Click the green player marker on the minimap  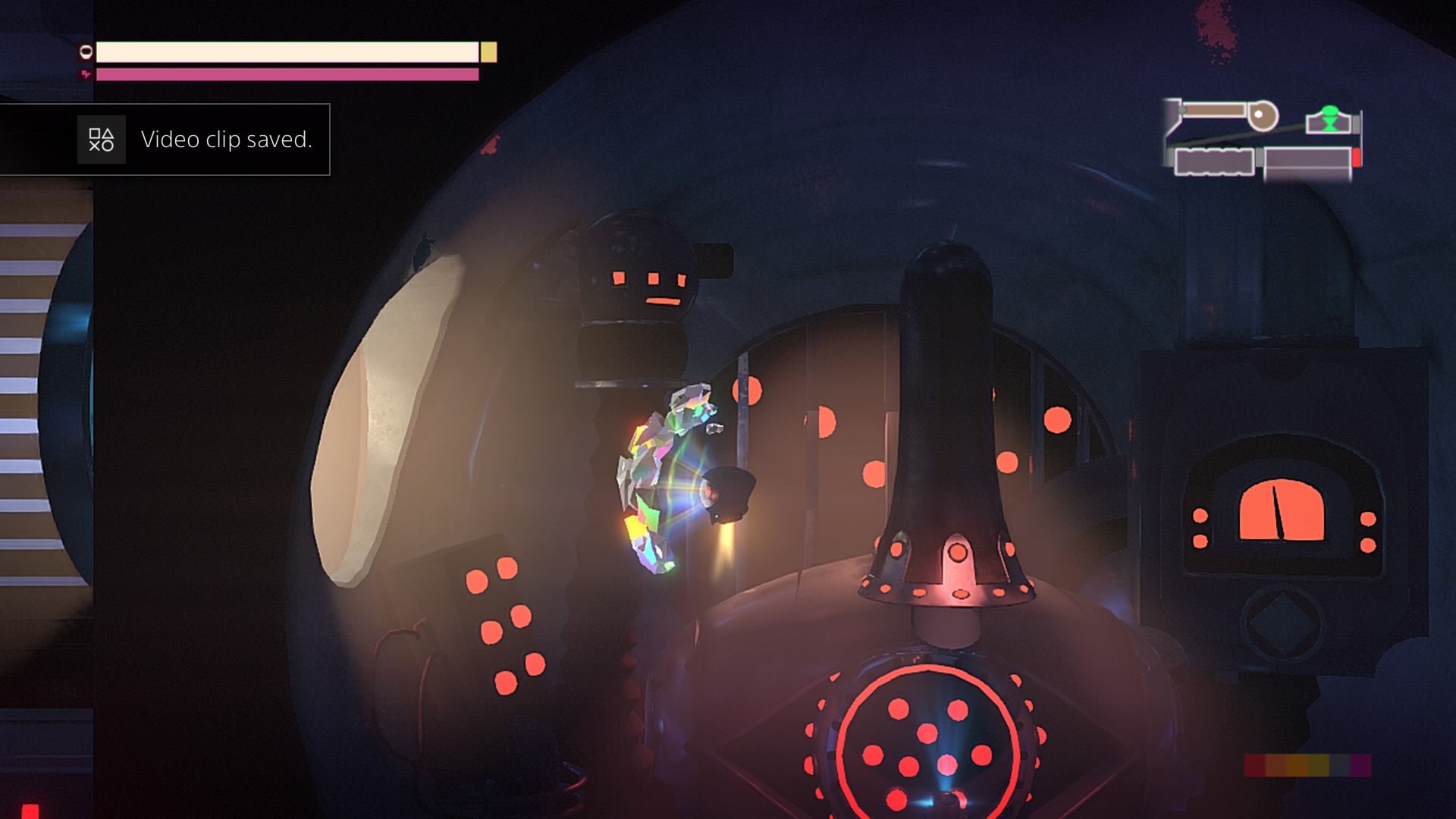point(1331,120)
